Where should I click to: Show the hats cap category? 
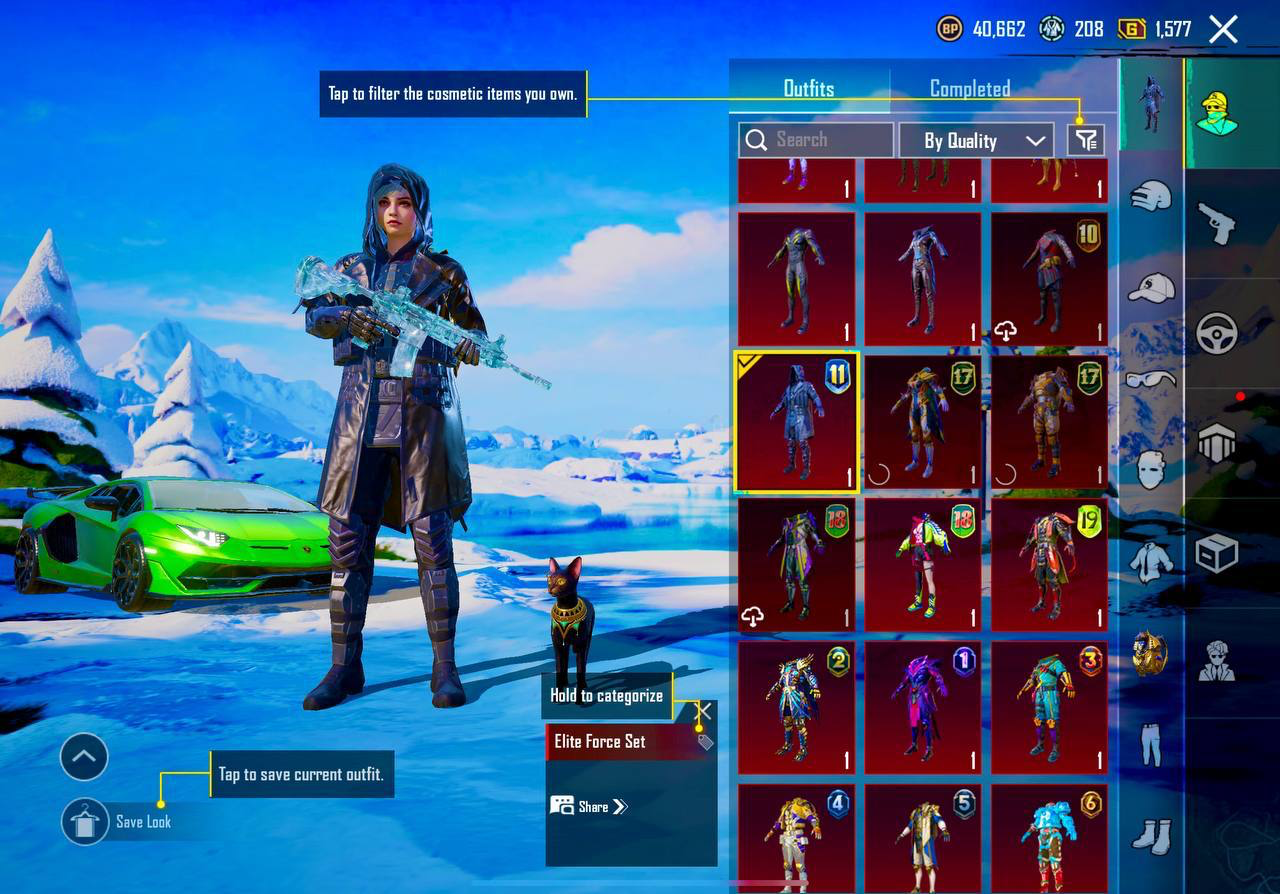pos(1151,288)
